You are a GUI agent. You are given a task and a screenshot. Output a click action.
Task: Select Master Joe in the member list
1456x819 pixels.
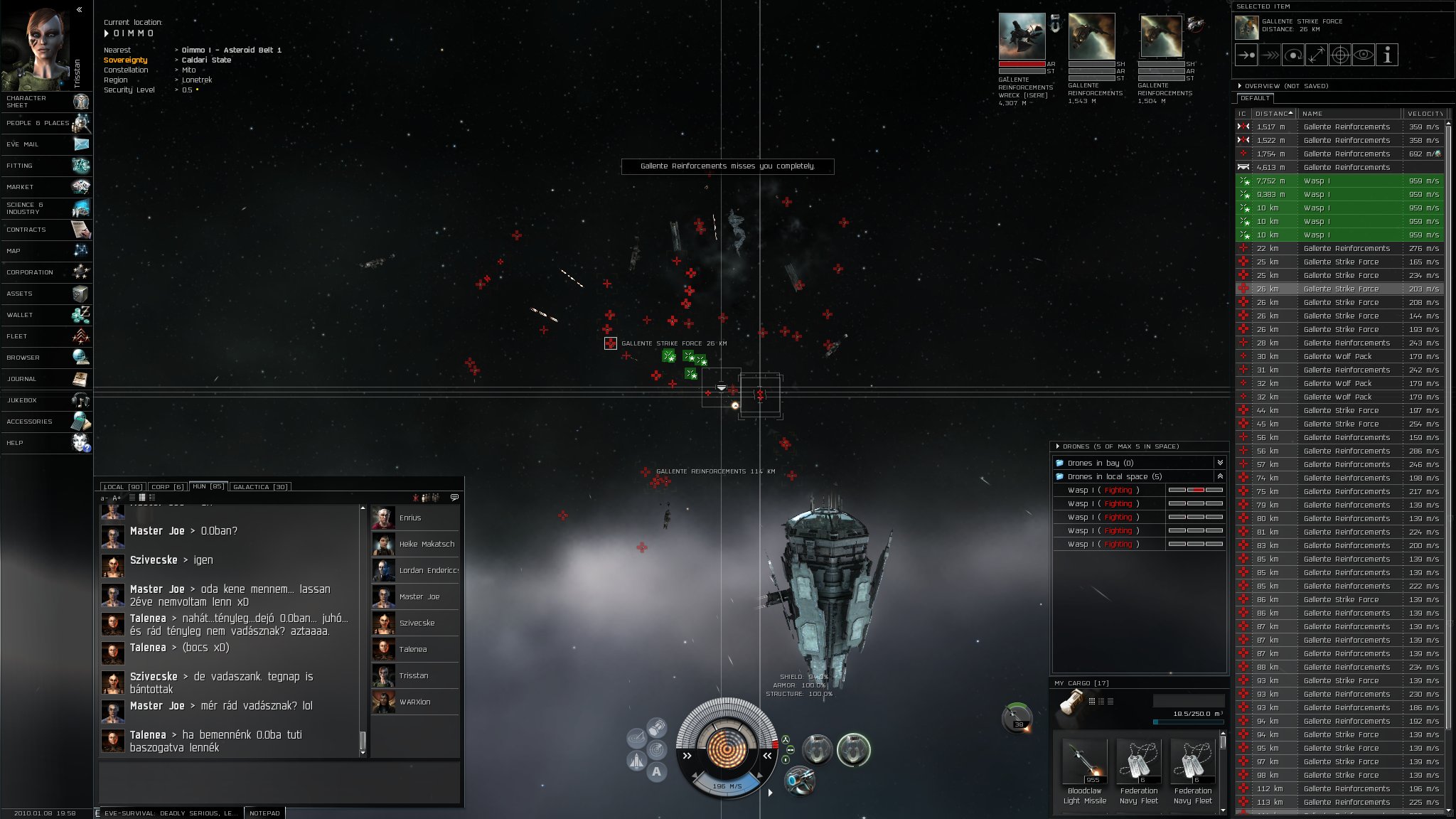419,597
